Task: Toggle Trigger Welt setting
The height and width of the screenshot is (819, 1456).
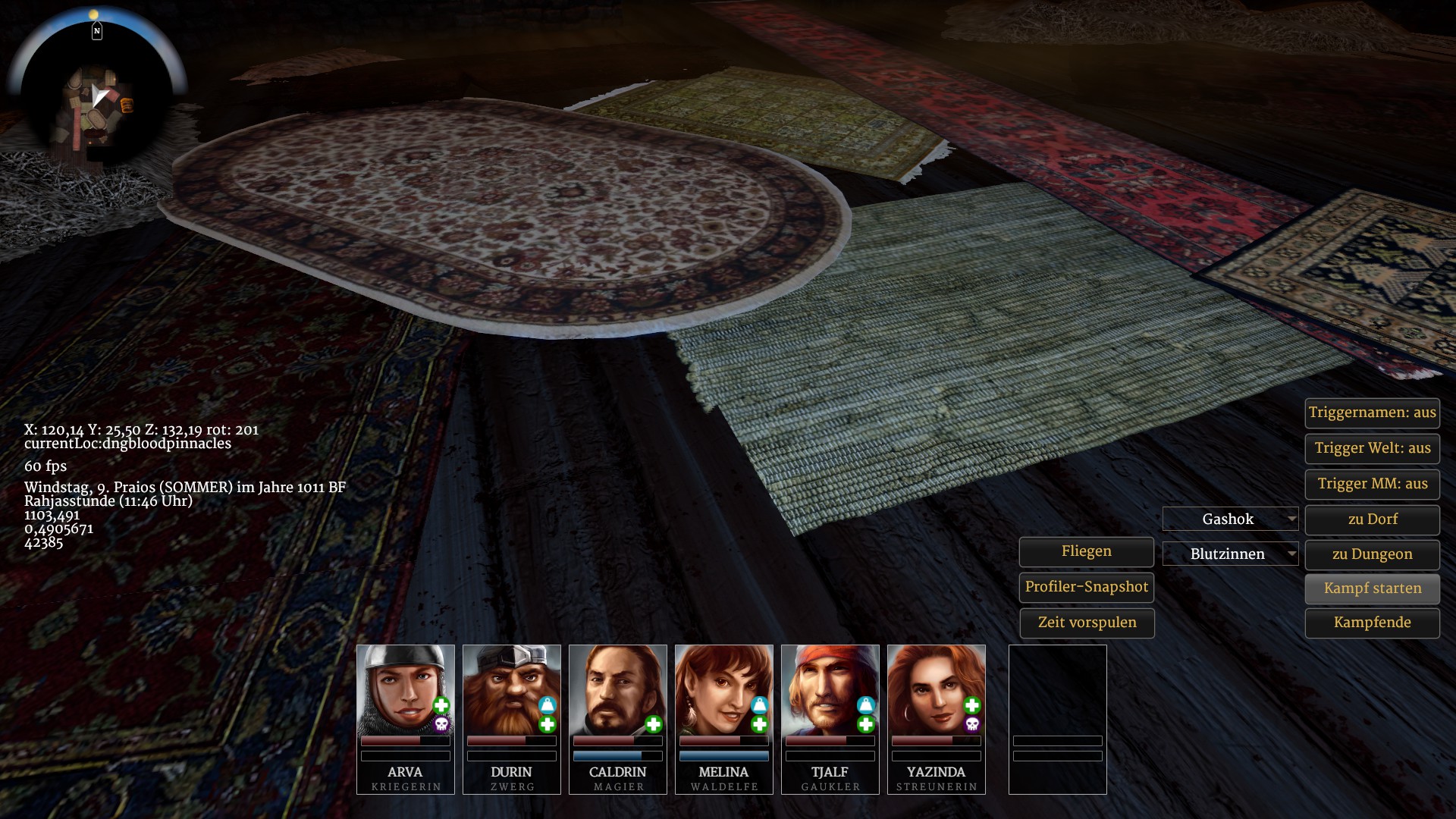Action: pyautogui.click(x=1372, y=448)
